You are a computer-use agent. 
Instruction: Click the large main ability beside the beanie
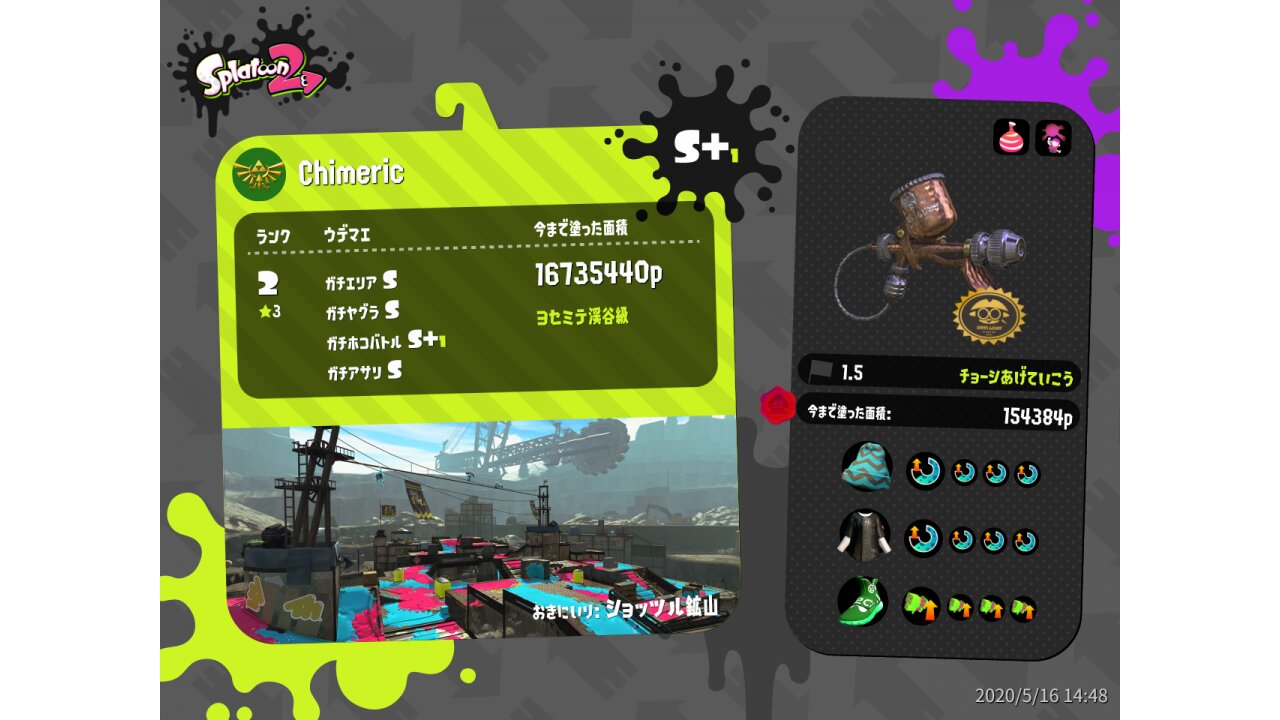(924, 470)
